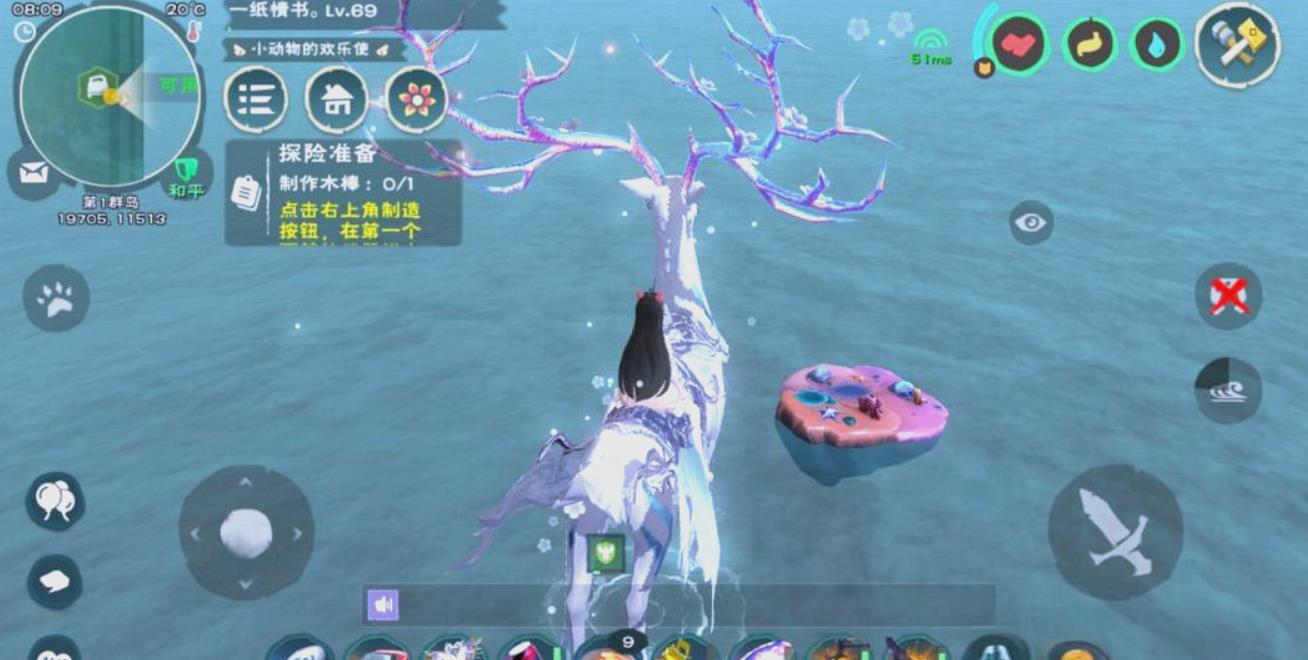
Task: Tap the sword attack button
Action: pyautogui.click(x=1115, y=532)
